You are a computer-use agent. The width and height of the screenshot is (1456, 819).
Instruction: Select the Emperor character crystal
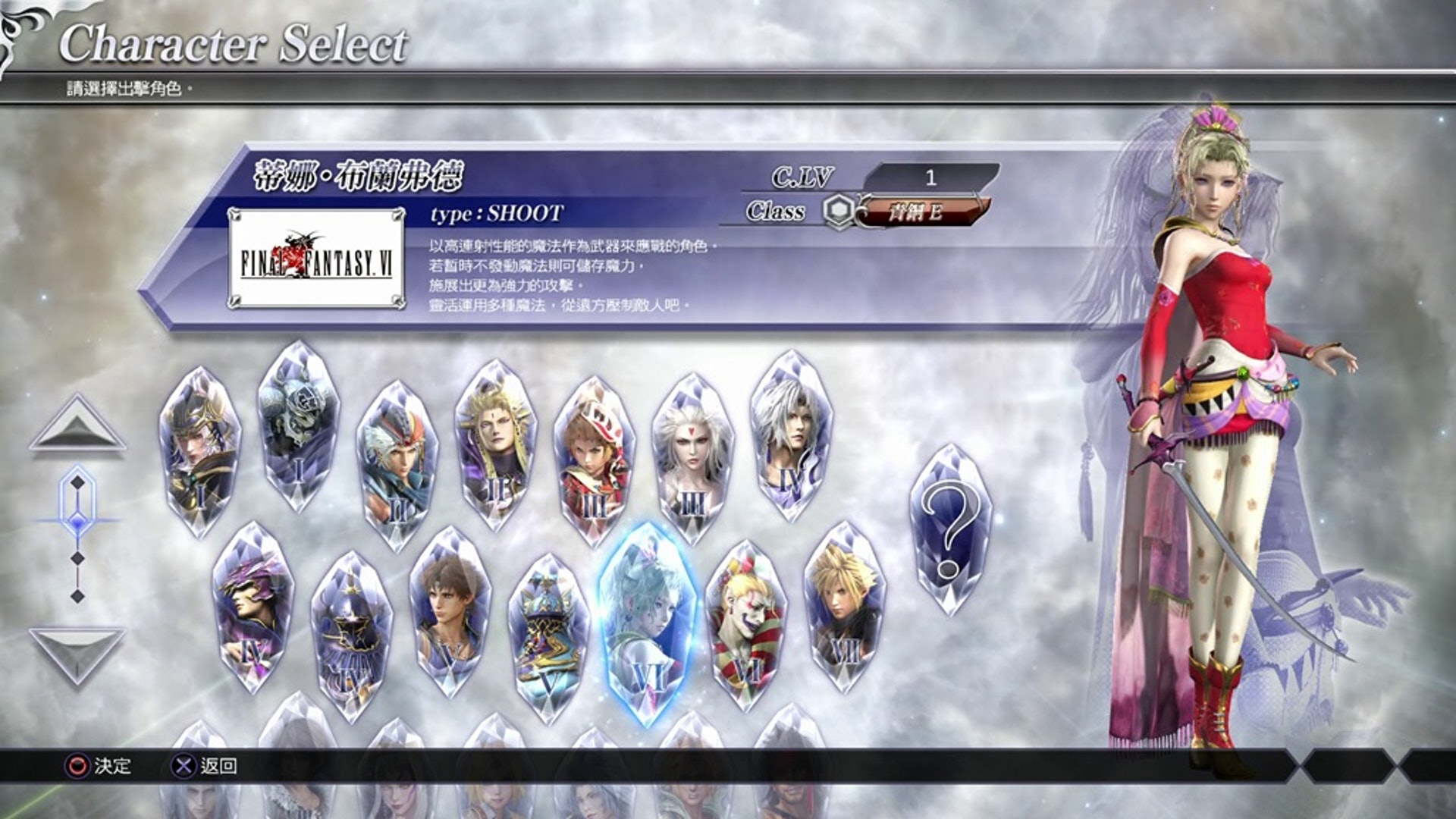[495, 444]
